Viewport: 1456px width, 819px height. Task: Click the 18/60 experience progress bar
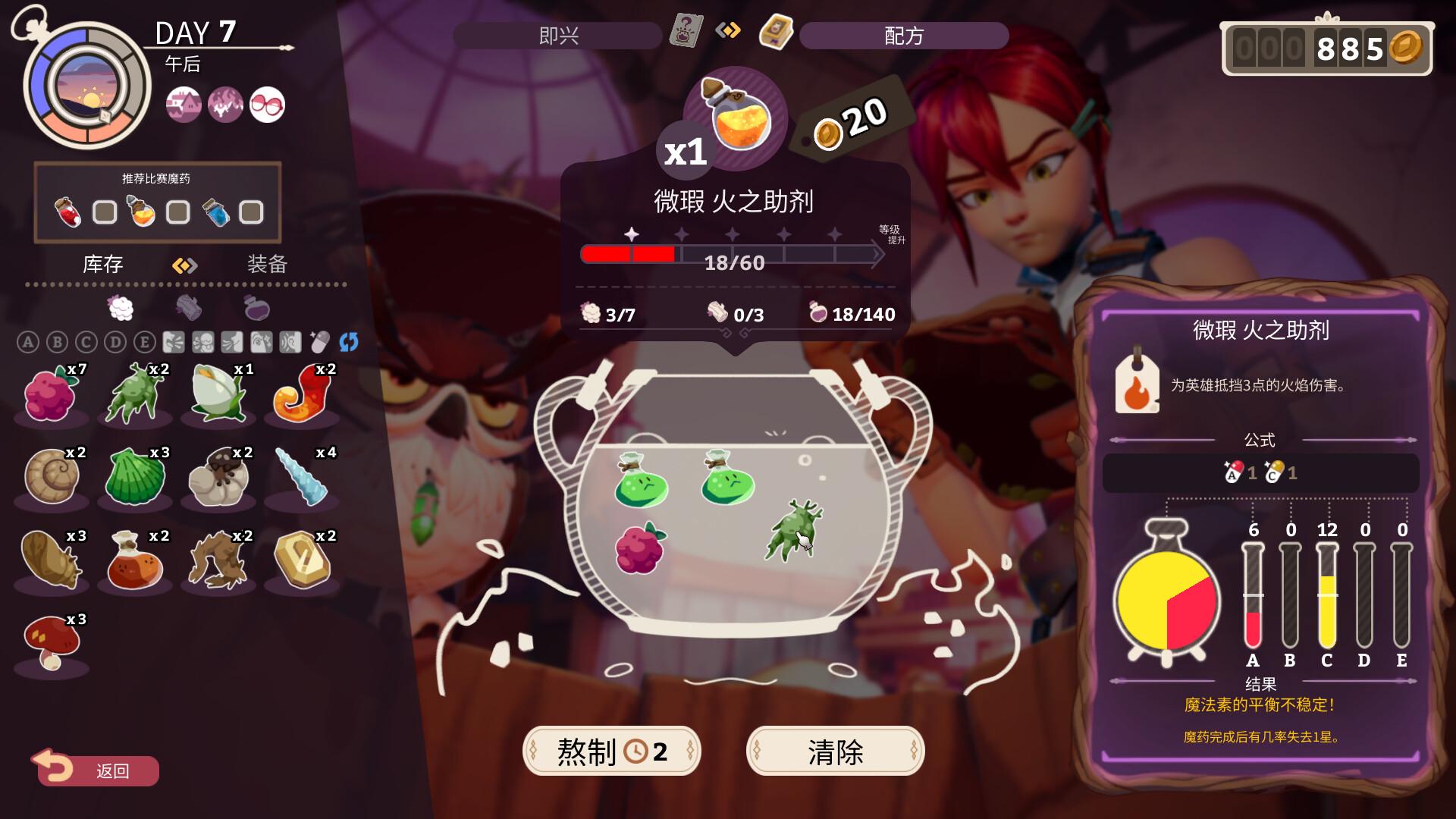tap(732, 255)
